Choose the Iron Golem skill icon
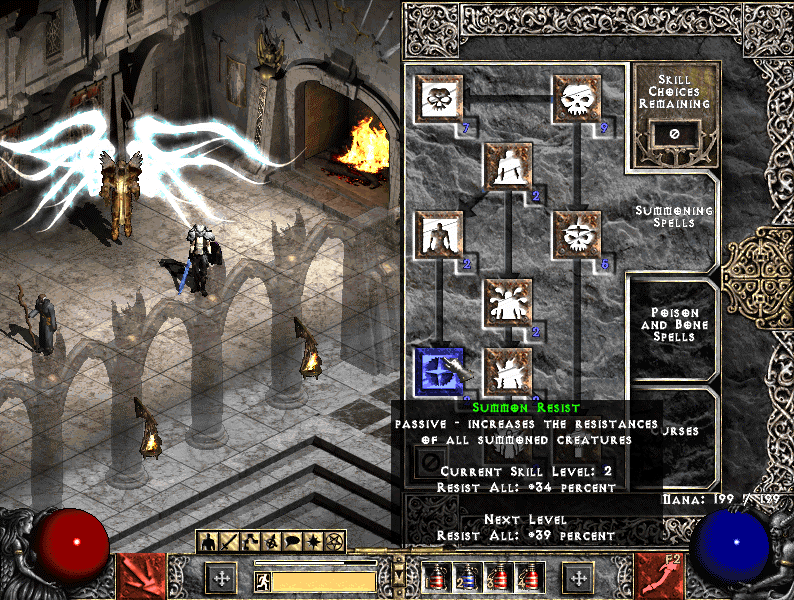Image resolution: width=794 pixels, height=600 pixels. 508,371
